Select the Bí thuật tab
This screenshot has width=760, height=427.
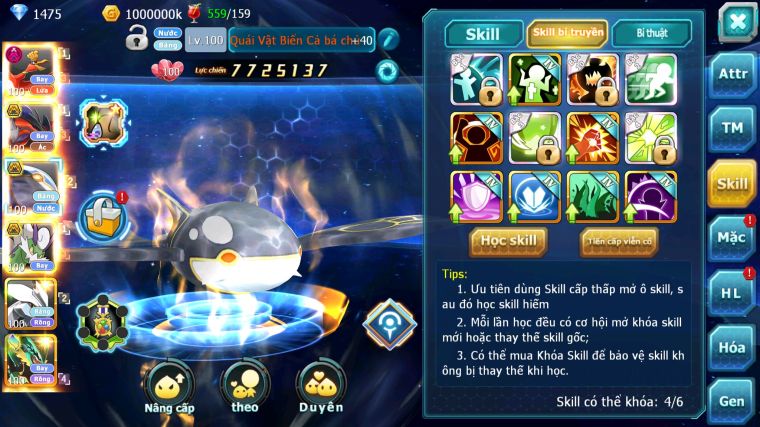[x=651, y=34]
